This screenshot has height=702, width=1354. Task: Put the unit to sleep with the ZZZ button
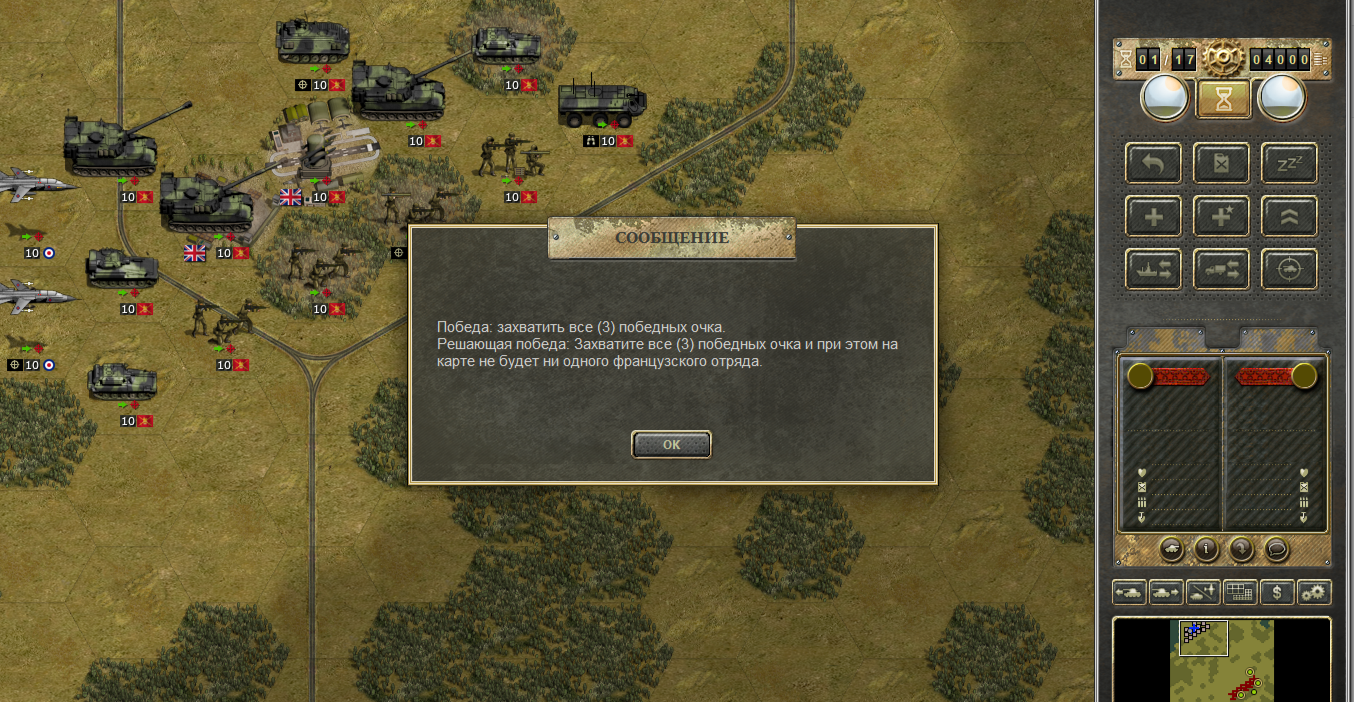(1289, 164)
